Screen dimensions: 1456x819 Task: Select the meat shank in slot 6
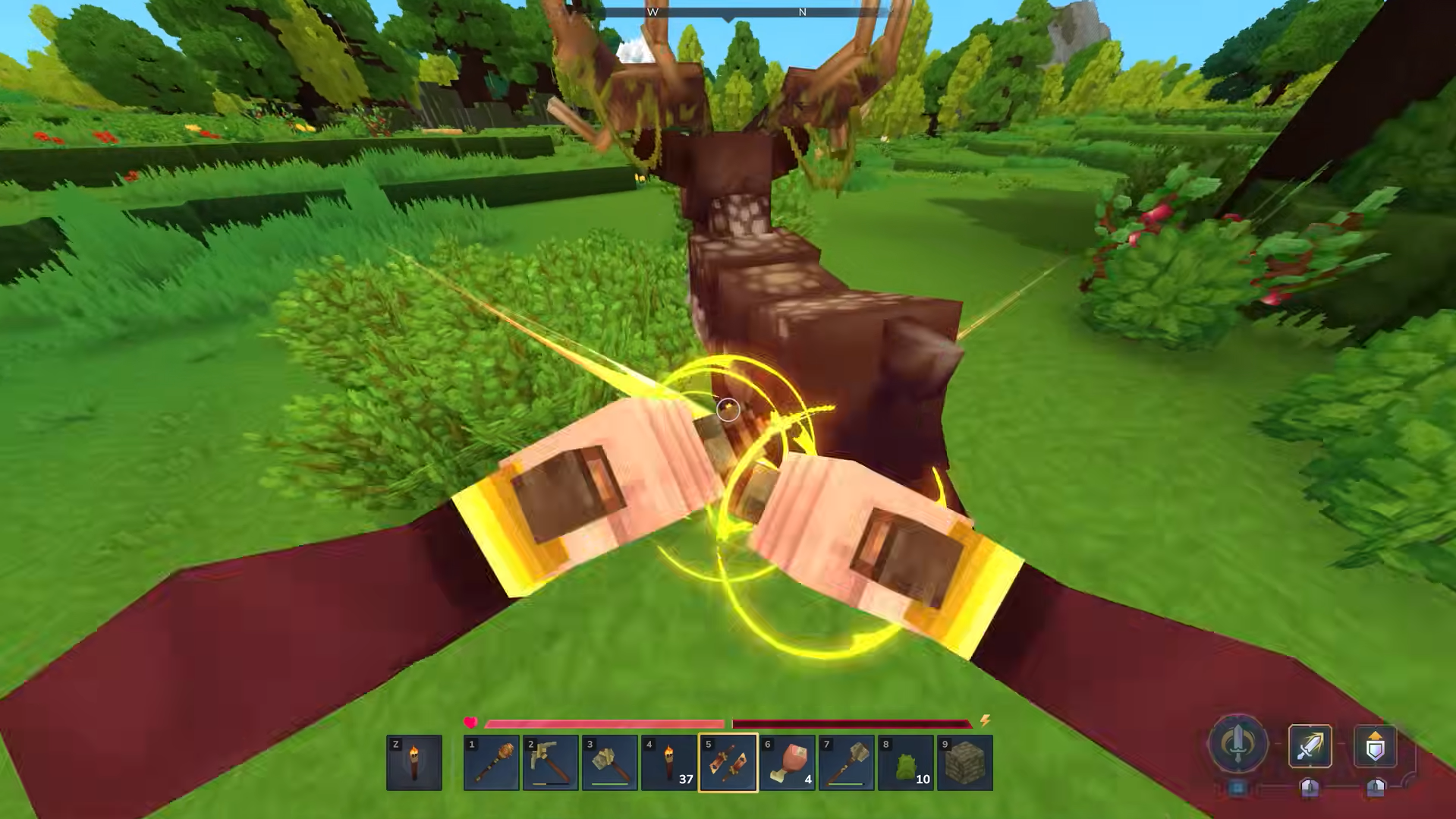[x=788, y=761]
